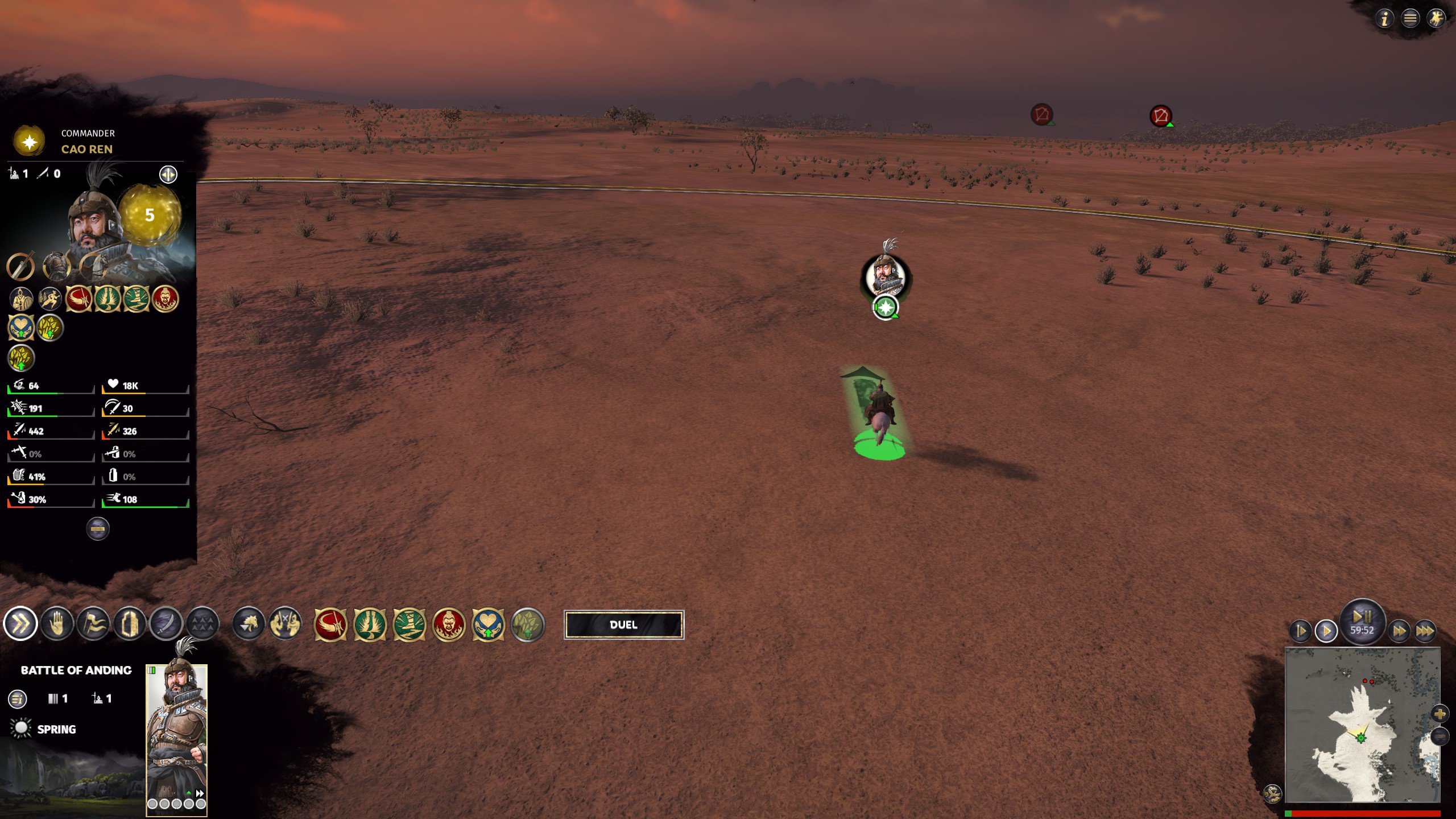Set battle speed to triple fast-forward
This screenshot has height=819, width=1456.
click(x=1425, y=631)
